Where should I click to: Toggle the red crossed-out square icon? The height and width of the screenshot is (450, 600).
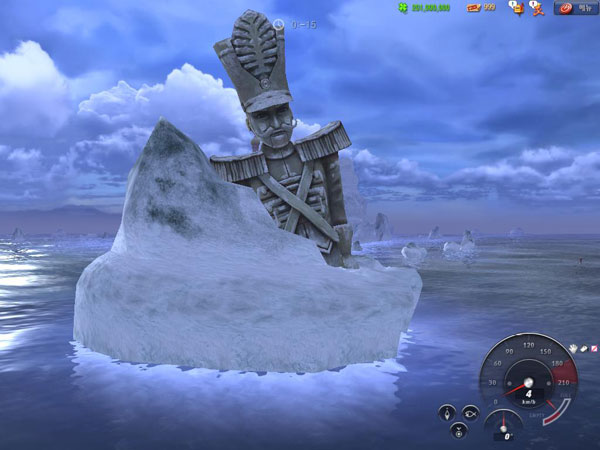593,348
